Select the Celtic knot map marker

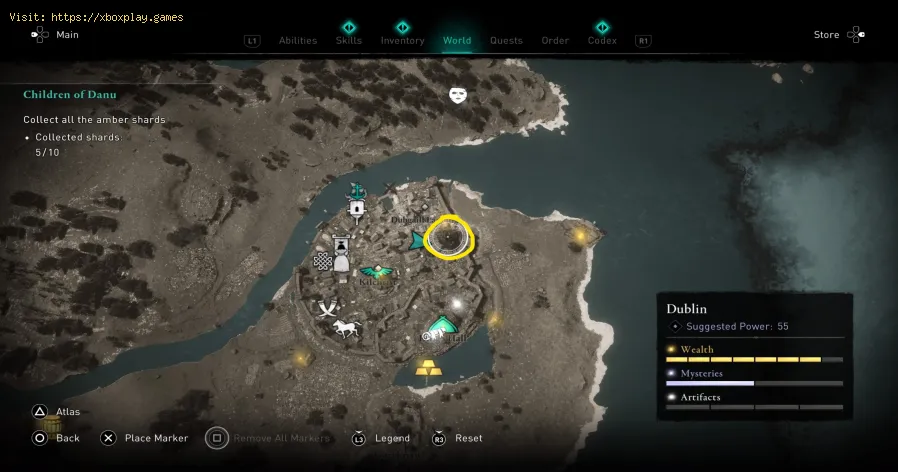[322, 262]
